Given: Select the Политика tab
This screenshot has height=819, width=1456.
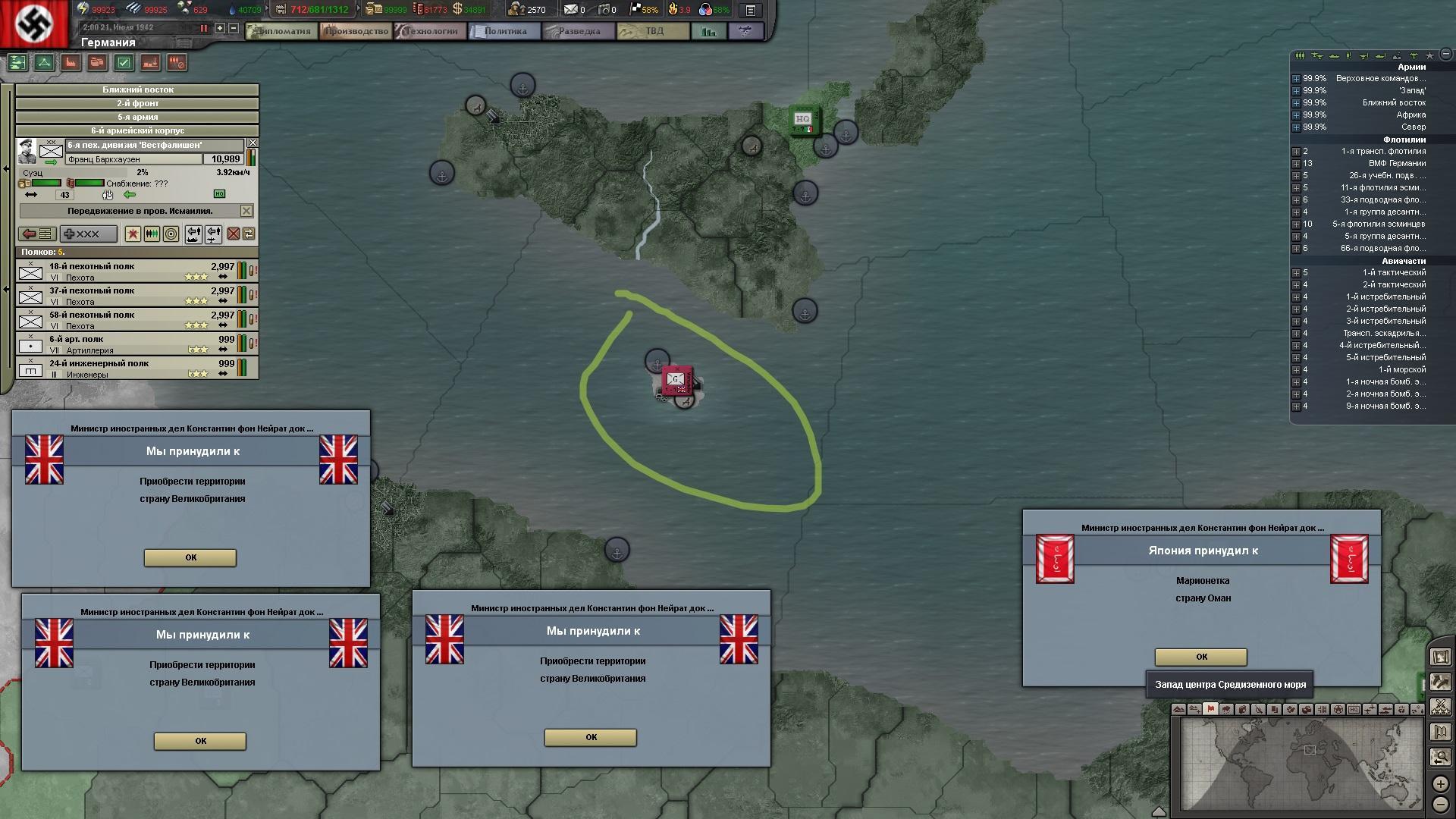Looking at the screenshot, I should pyautogui.click(x=504, y=31).
